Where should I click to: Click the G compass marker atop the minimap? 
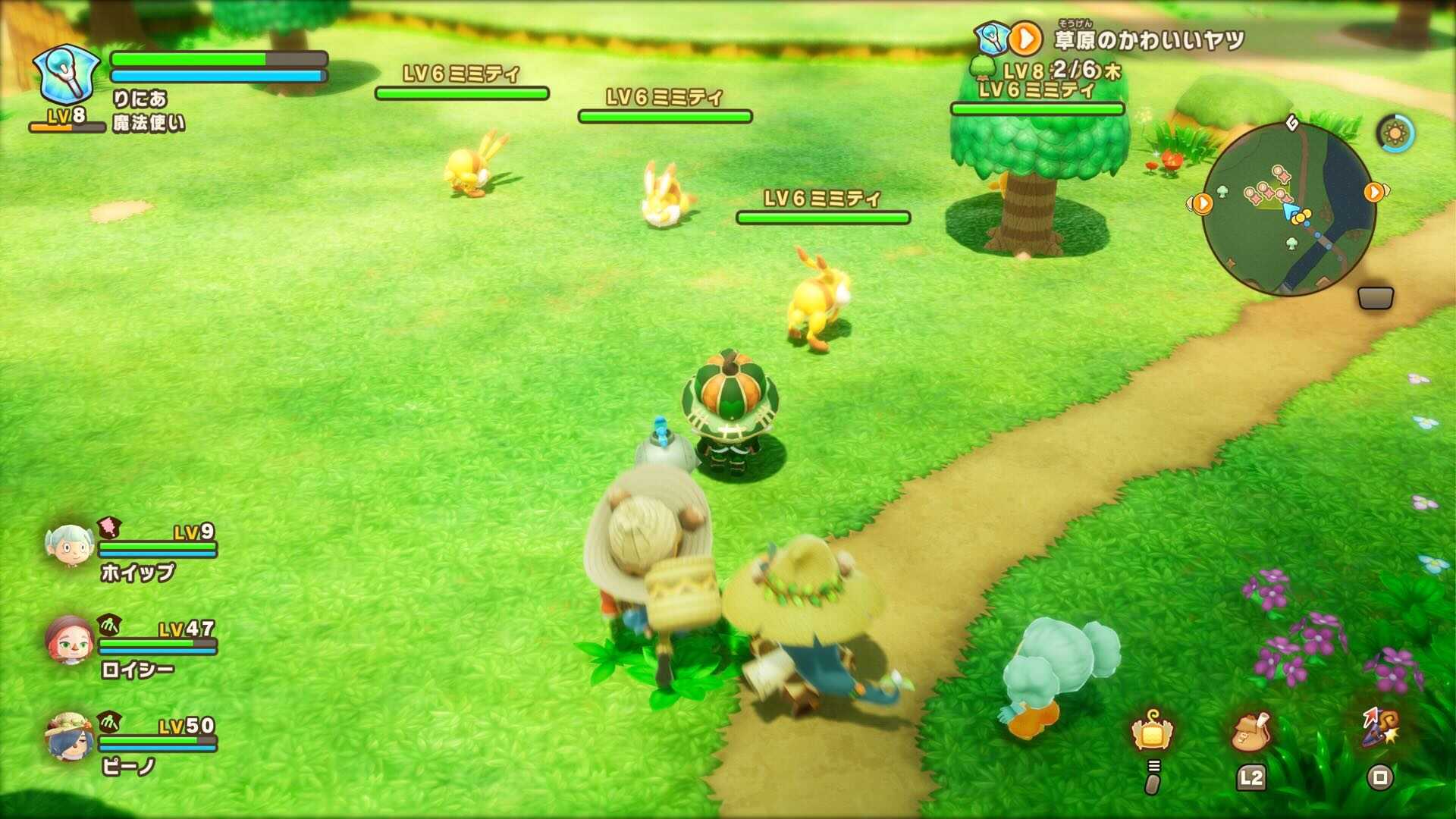1291,121
